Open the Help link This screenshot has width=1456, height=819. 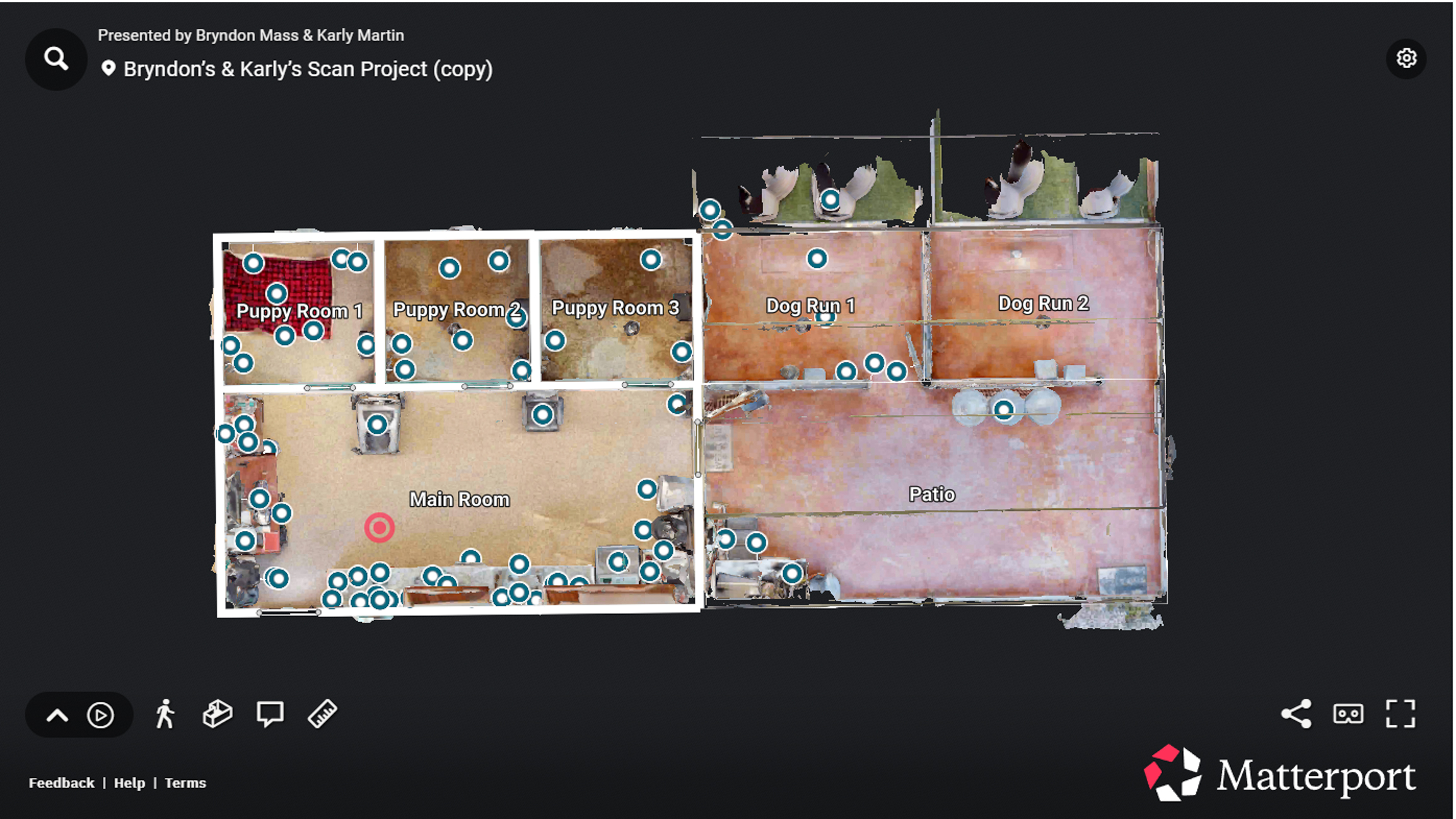point(129,782)
